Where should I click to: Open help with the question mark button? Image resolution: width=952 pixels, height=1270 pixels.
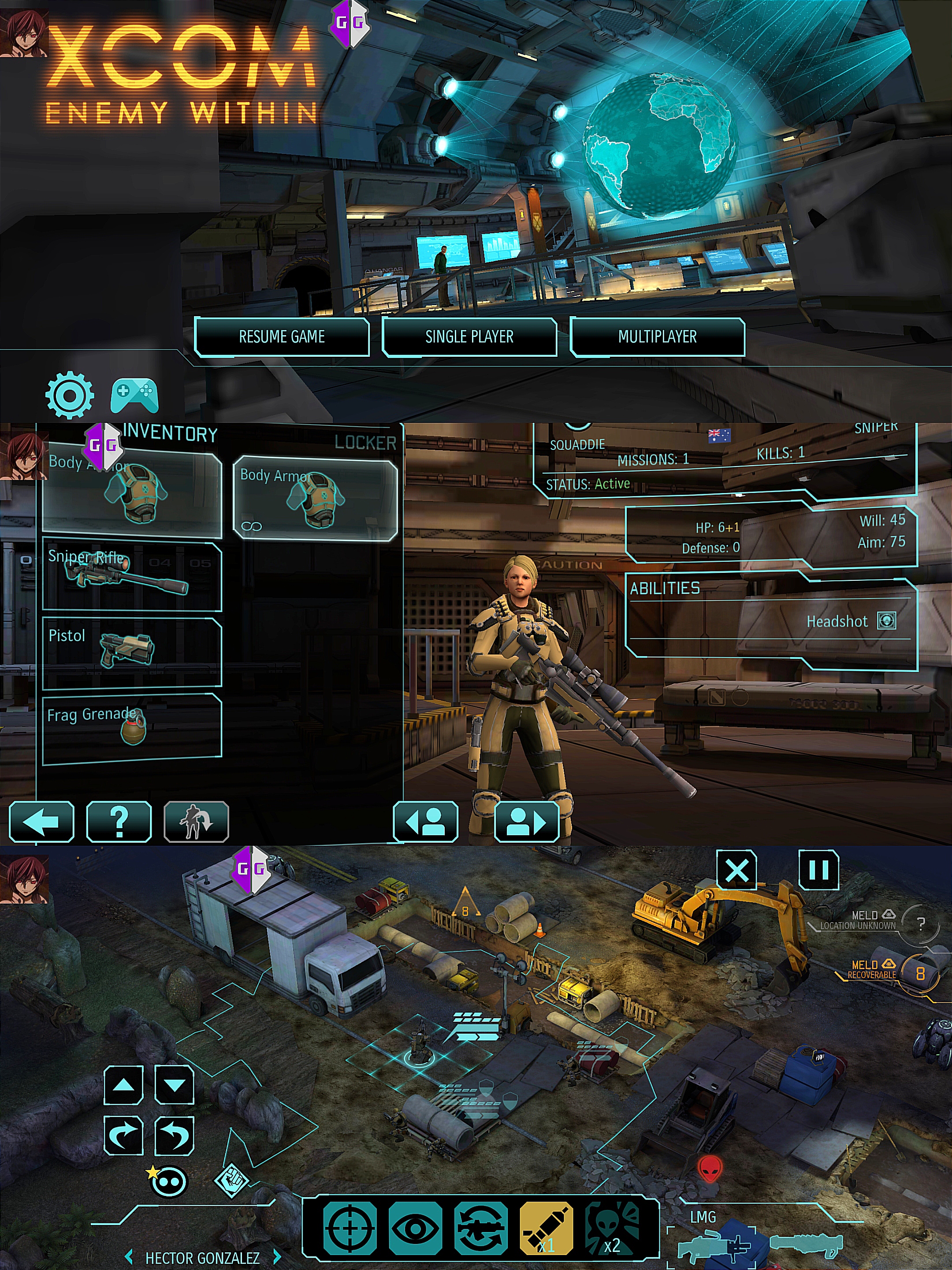coord(119,822)
